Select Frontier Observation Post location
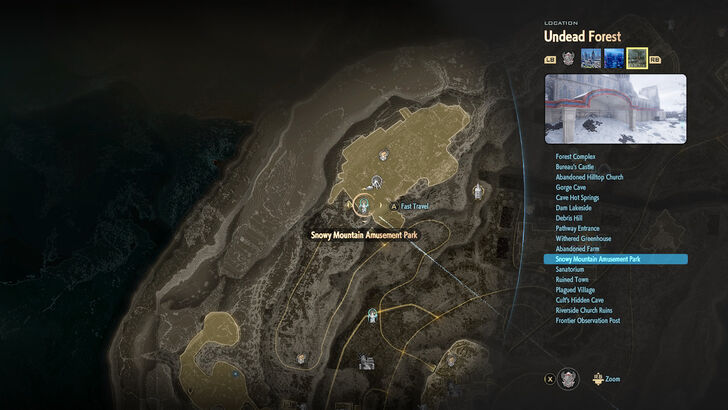The image size is (728, 410). point(588,321)
